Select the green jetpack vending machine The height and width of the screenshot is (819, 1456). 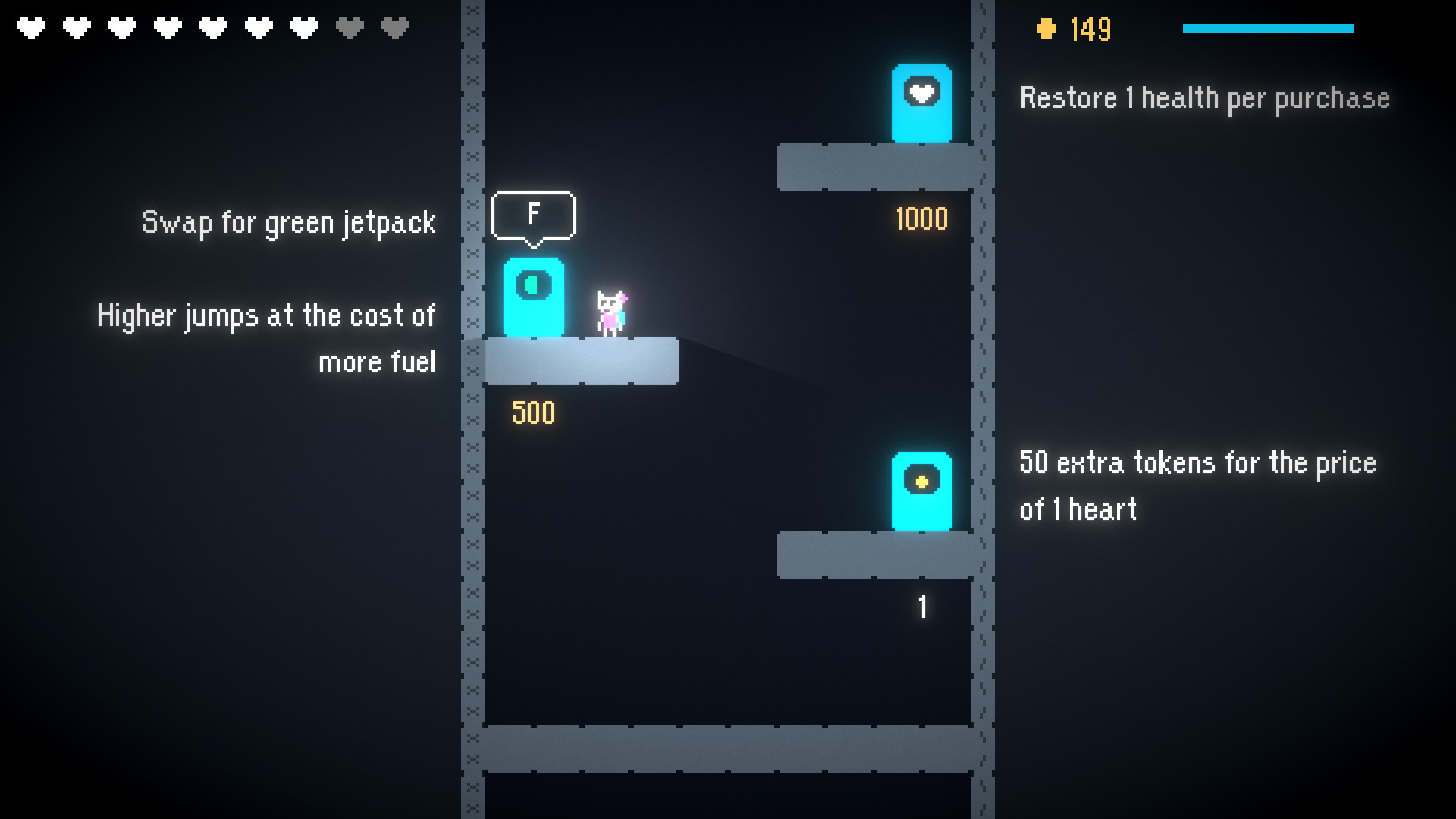coord(535,298)
